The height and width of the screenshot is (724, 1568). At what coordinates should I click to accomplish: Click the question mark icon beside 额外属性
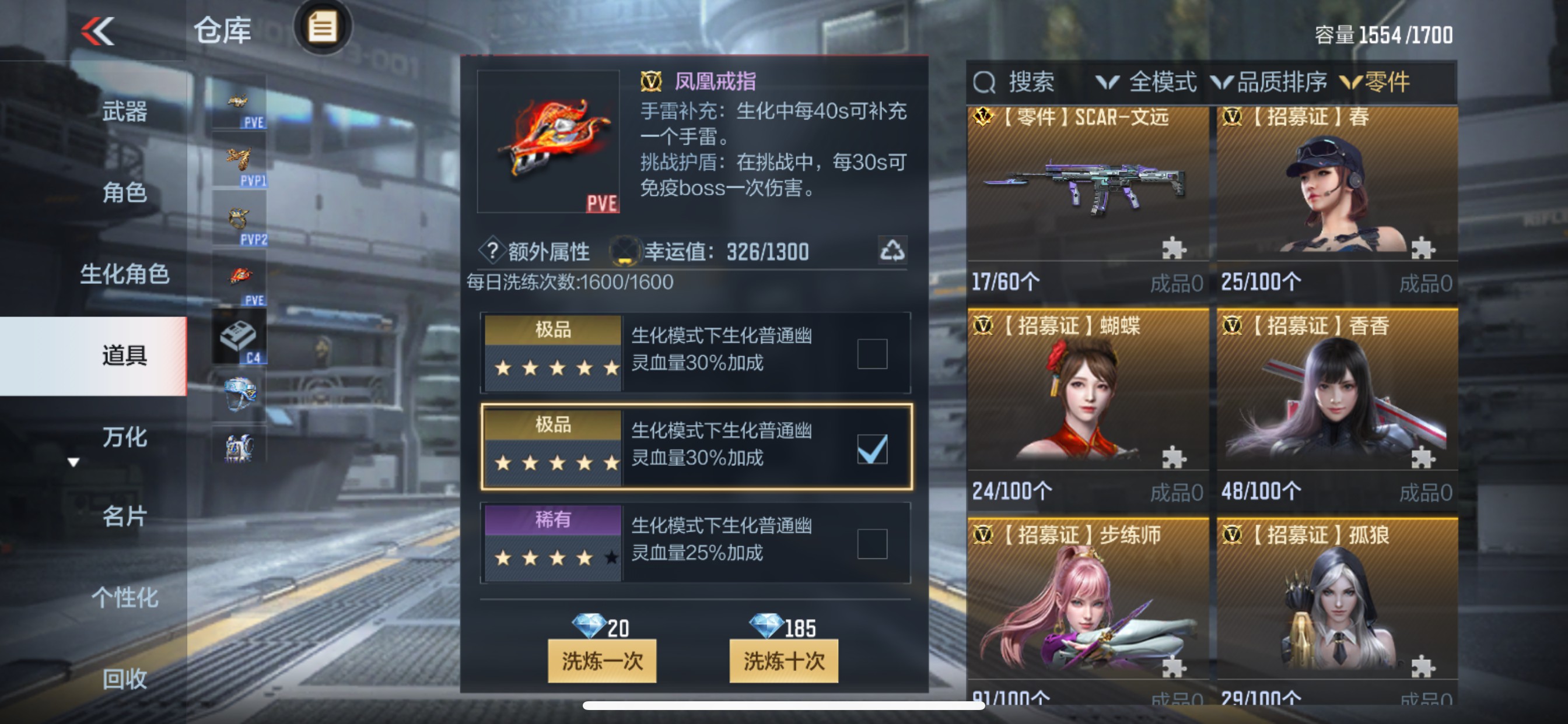(x=494, y=251)
